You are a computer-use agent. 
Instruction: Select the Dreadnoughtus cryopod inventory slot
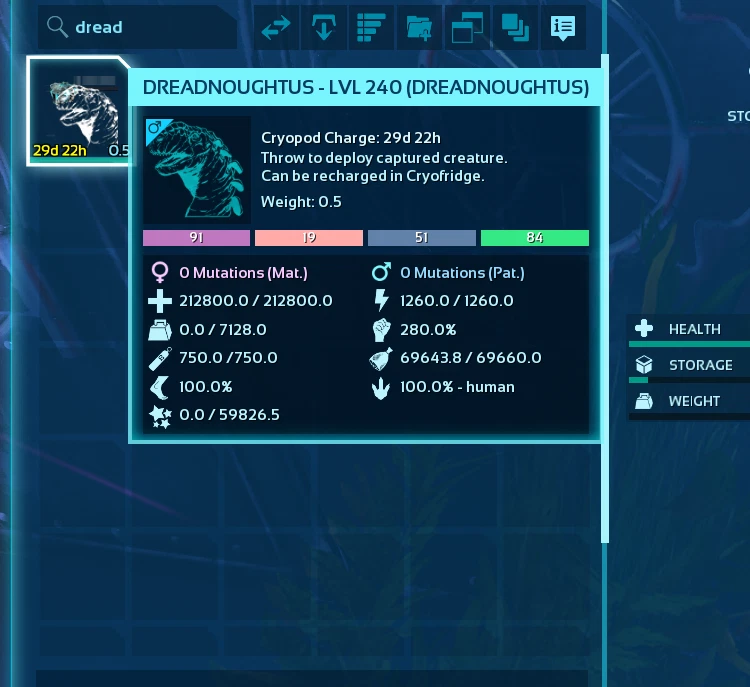(78, 111)
